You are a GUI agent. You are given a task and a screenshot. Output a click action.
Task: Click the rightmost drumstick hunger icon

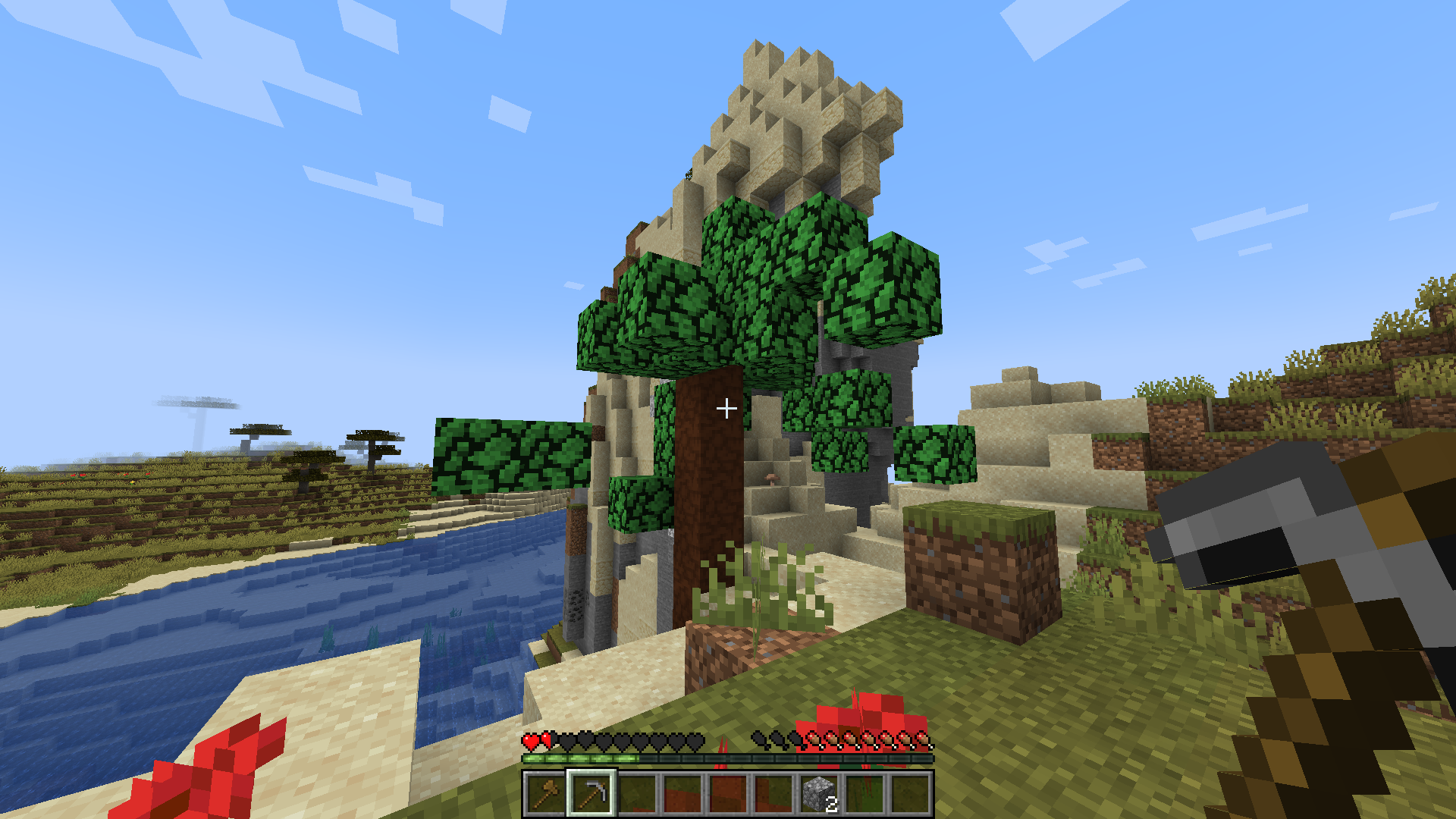coord(924,740)
